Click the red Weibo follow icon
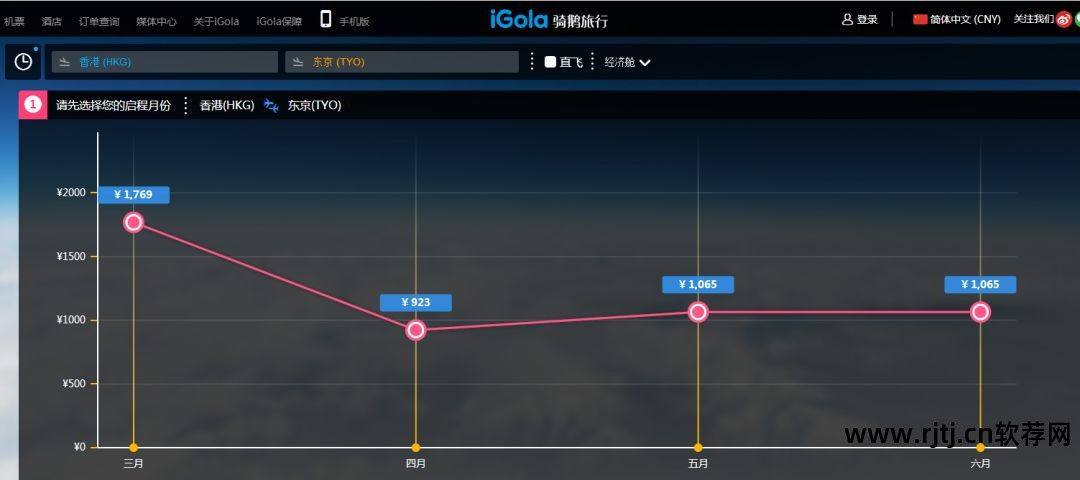 tap(1063, 19)
